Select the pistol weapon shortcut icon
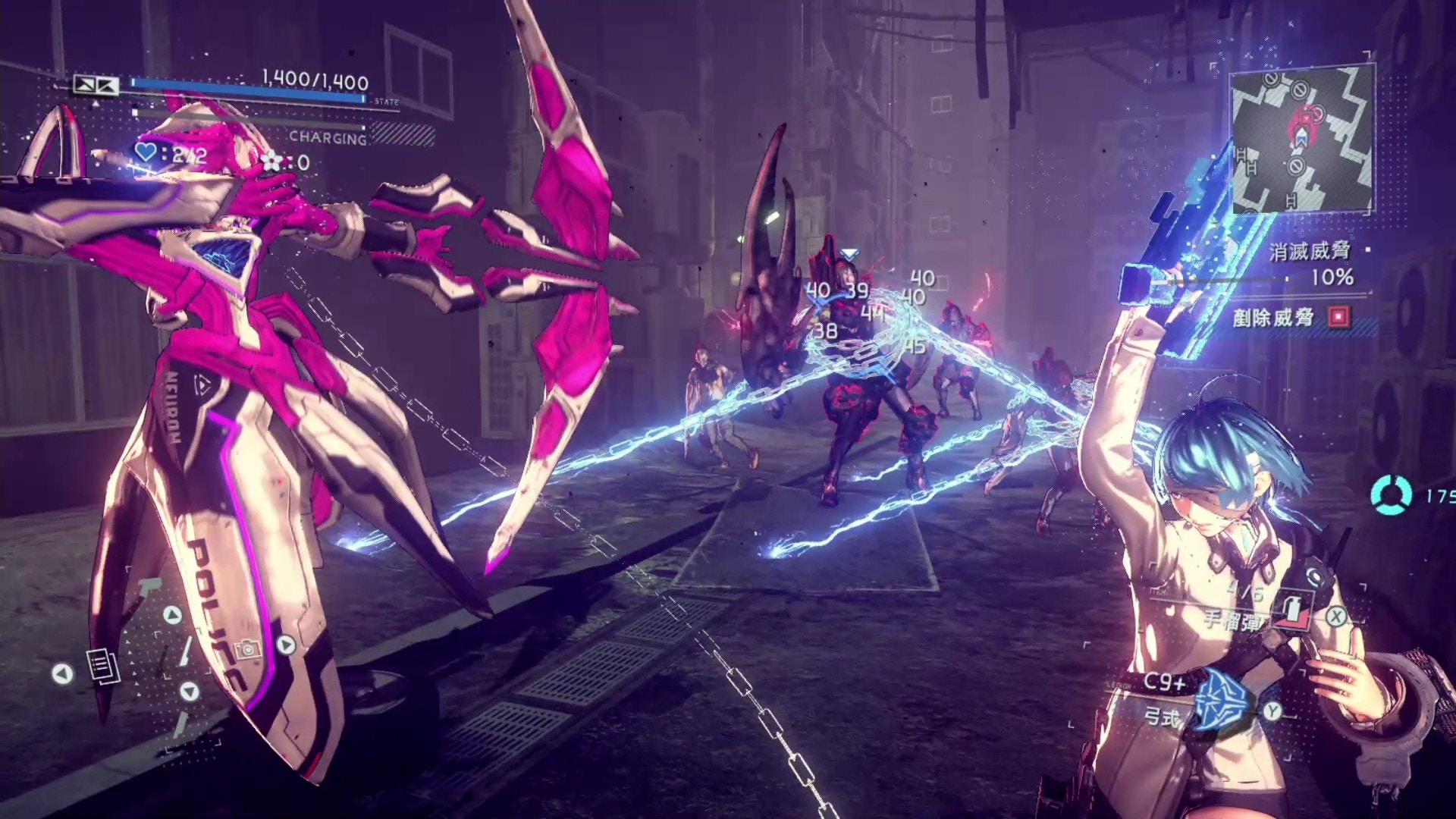This screenshot has width=1456, height=819. [149, 586]
